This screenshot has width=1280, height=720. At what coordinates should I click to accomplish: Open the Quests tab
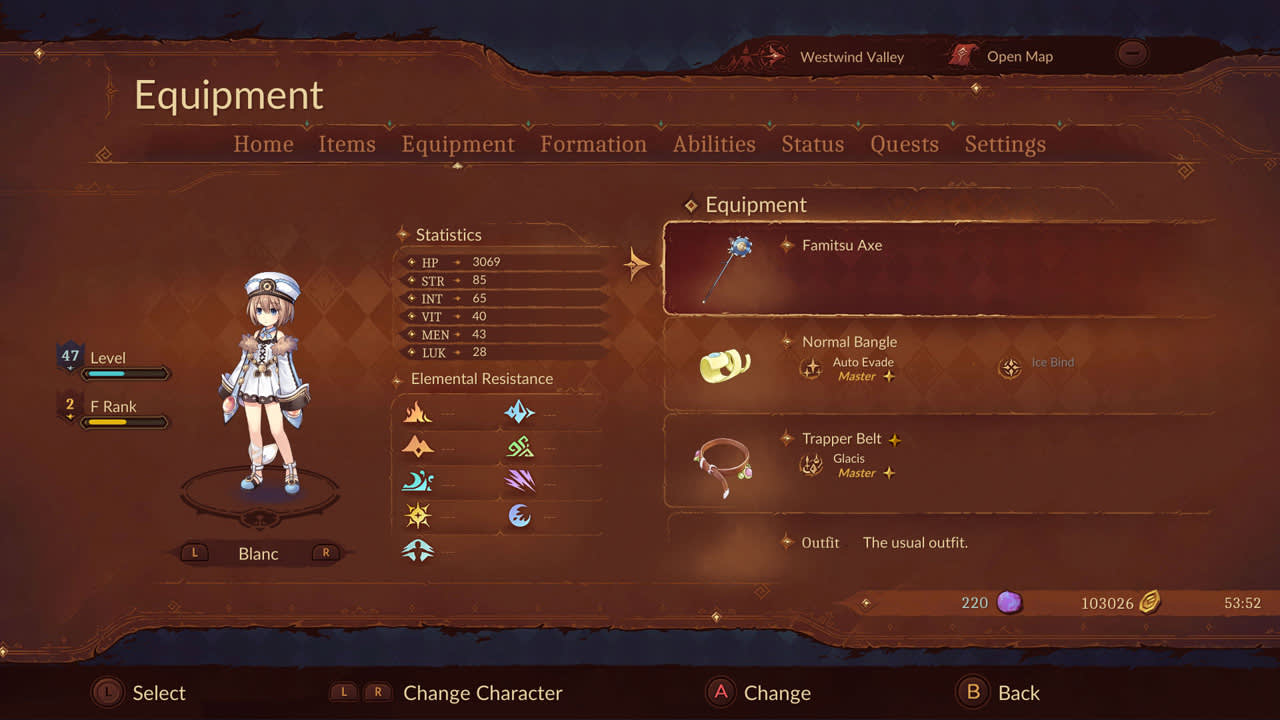pos(903,144)
